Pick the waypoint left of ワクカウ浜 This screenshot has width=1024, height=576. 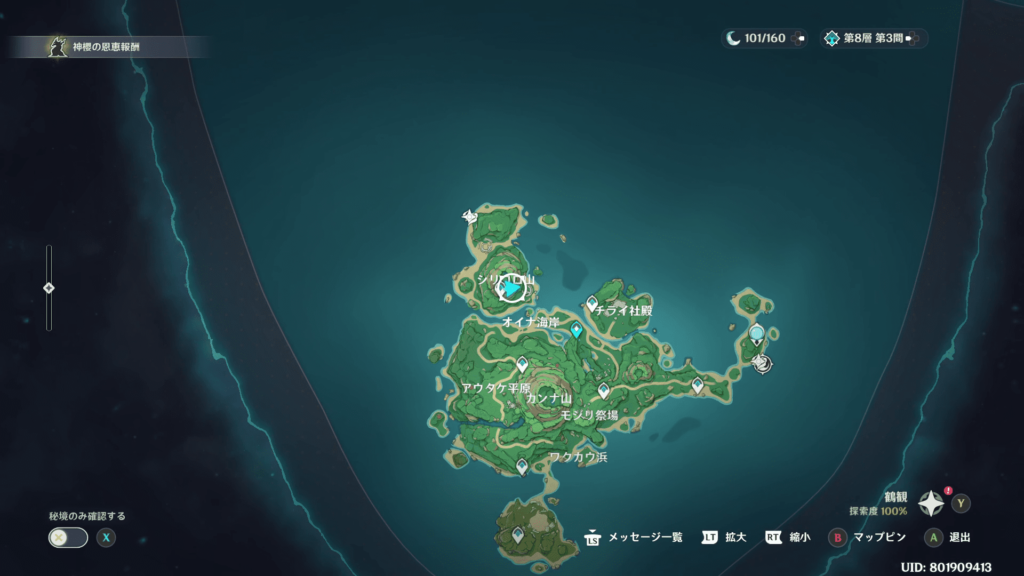[x=522, y=465]
